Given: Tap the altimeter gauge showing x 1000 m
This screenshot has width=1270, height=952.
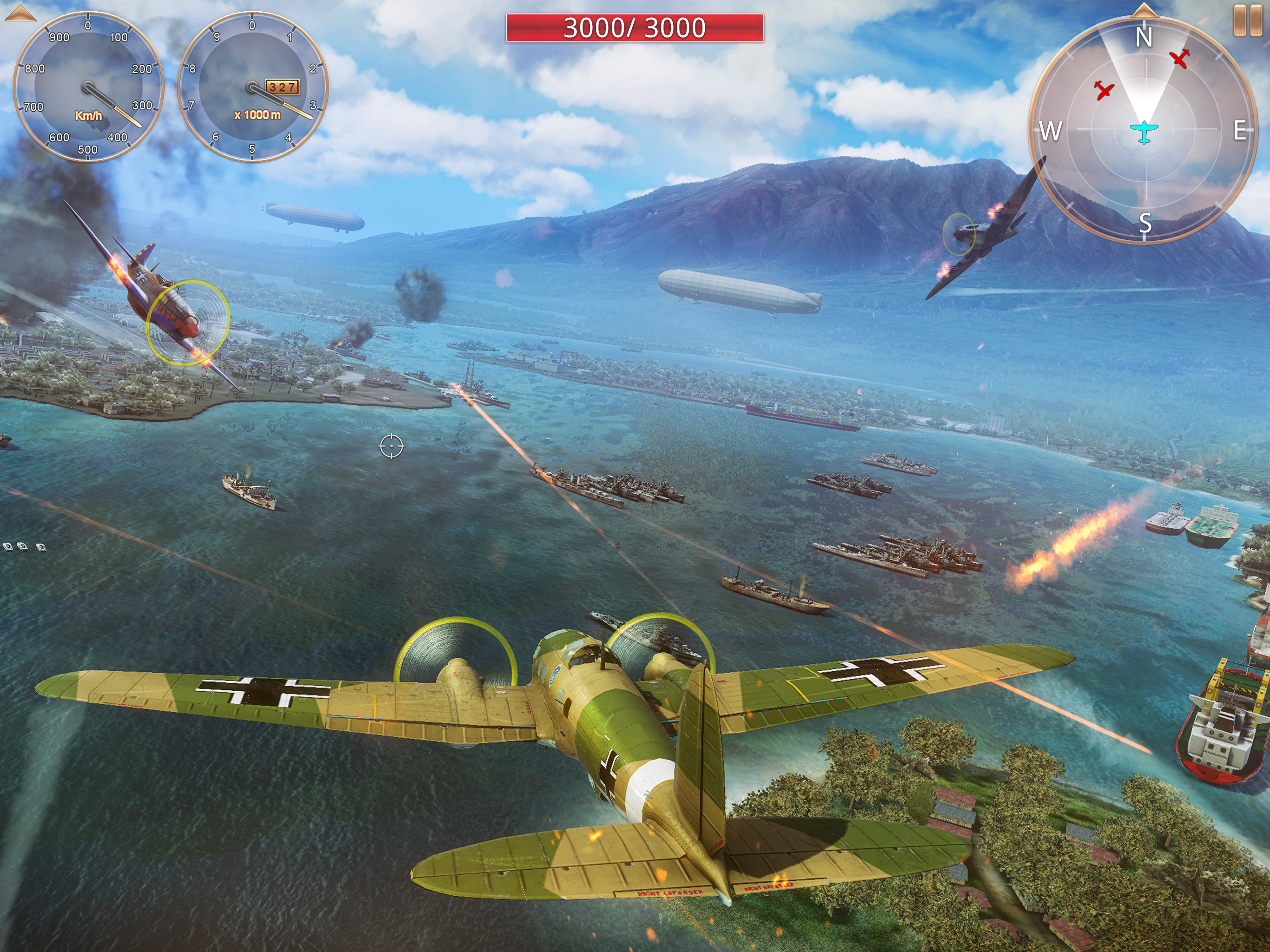Looking at the screenshot, I should (252, 87).
